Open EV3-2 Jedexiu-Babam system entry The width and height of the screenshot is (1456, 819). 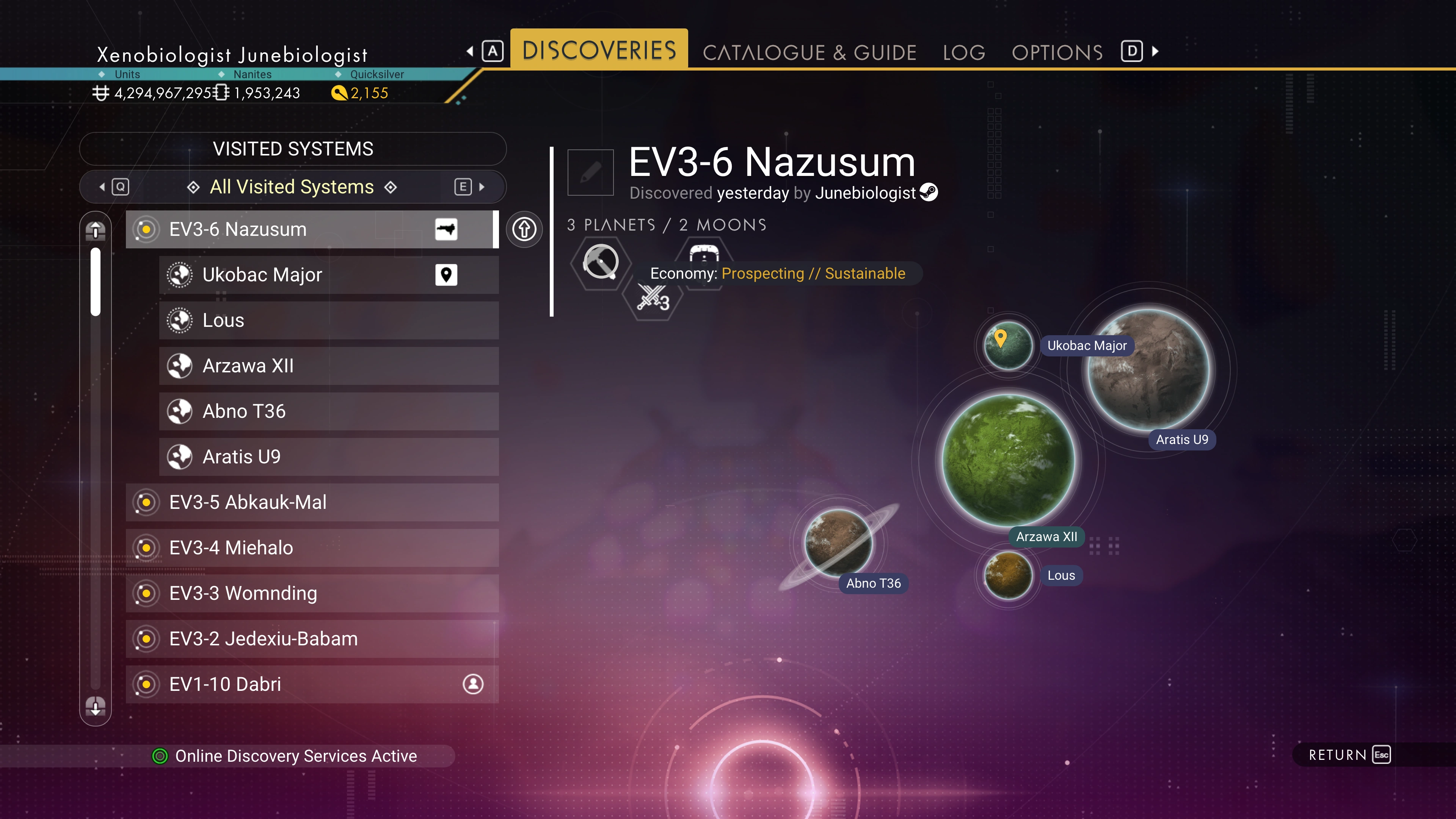pyautogui.click(x=311, y=639)
